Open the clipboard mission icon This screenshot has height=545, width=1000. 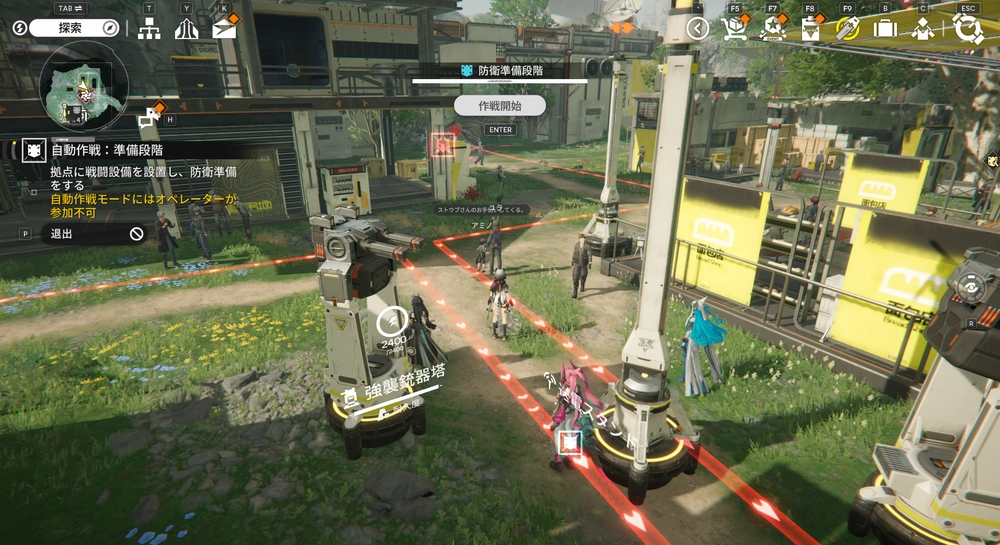(x=810, y=29)
